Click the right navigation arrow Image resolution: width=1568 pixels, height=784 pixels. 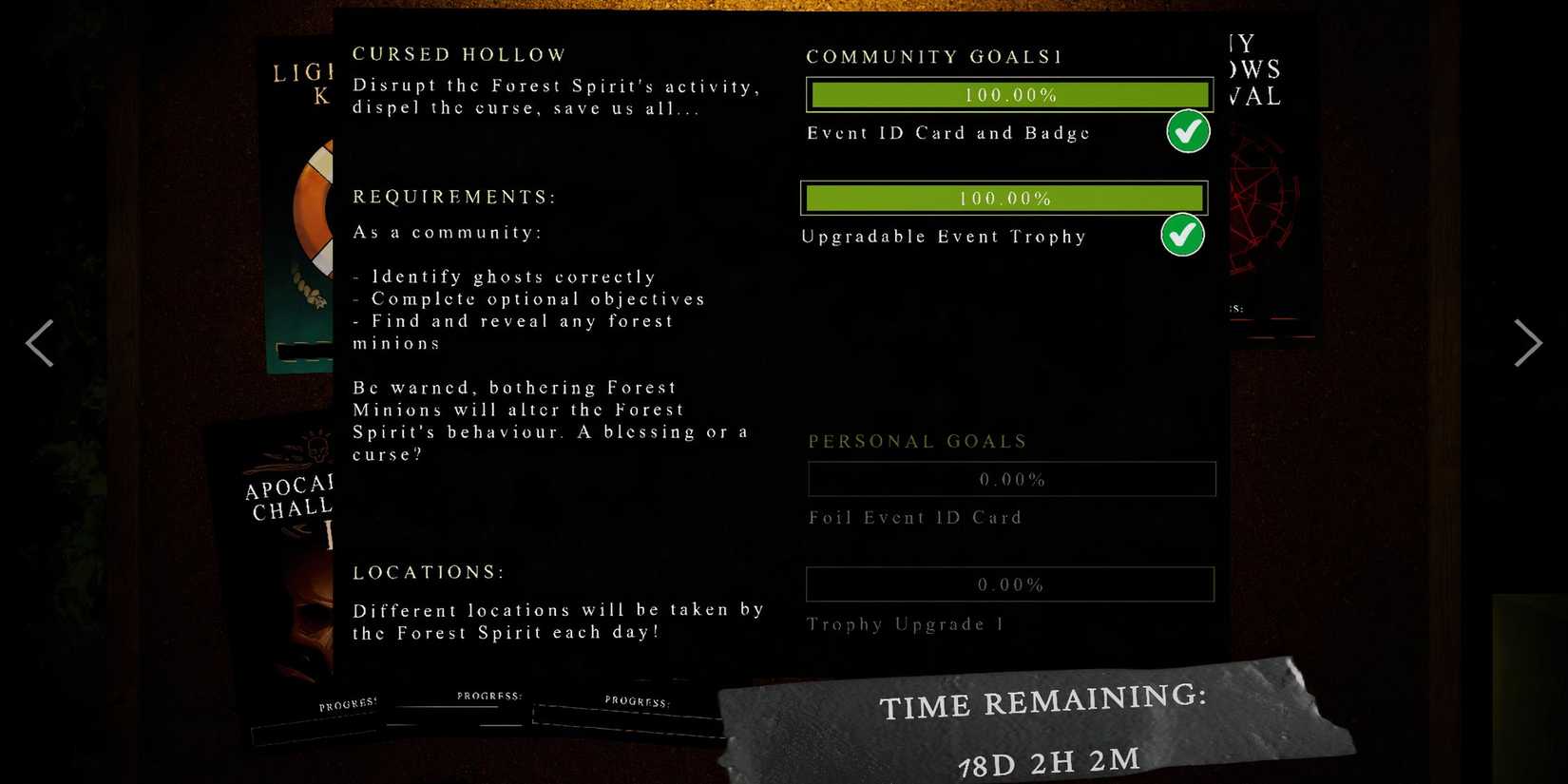click(1527, 343)
